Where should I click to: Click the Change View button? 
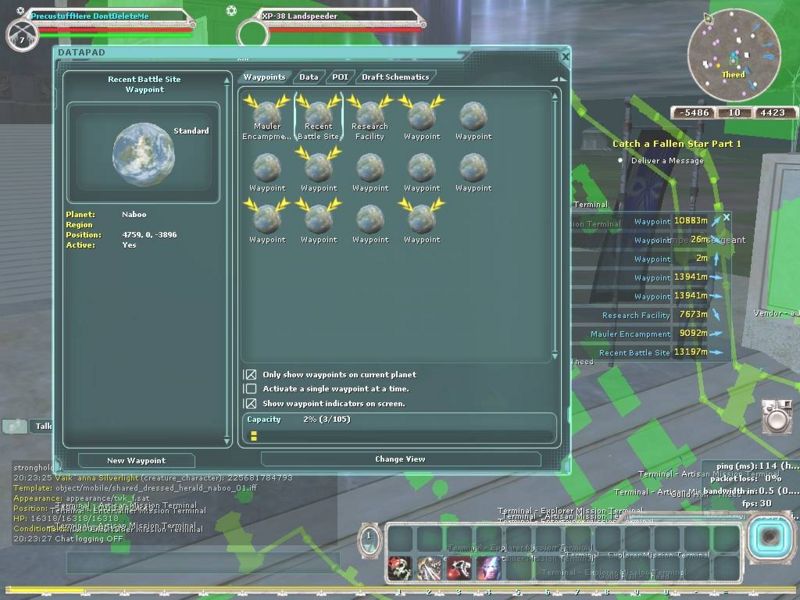click(400, 459)
